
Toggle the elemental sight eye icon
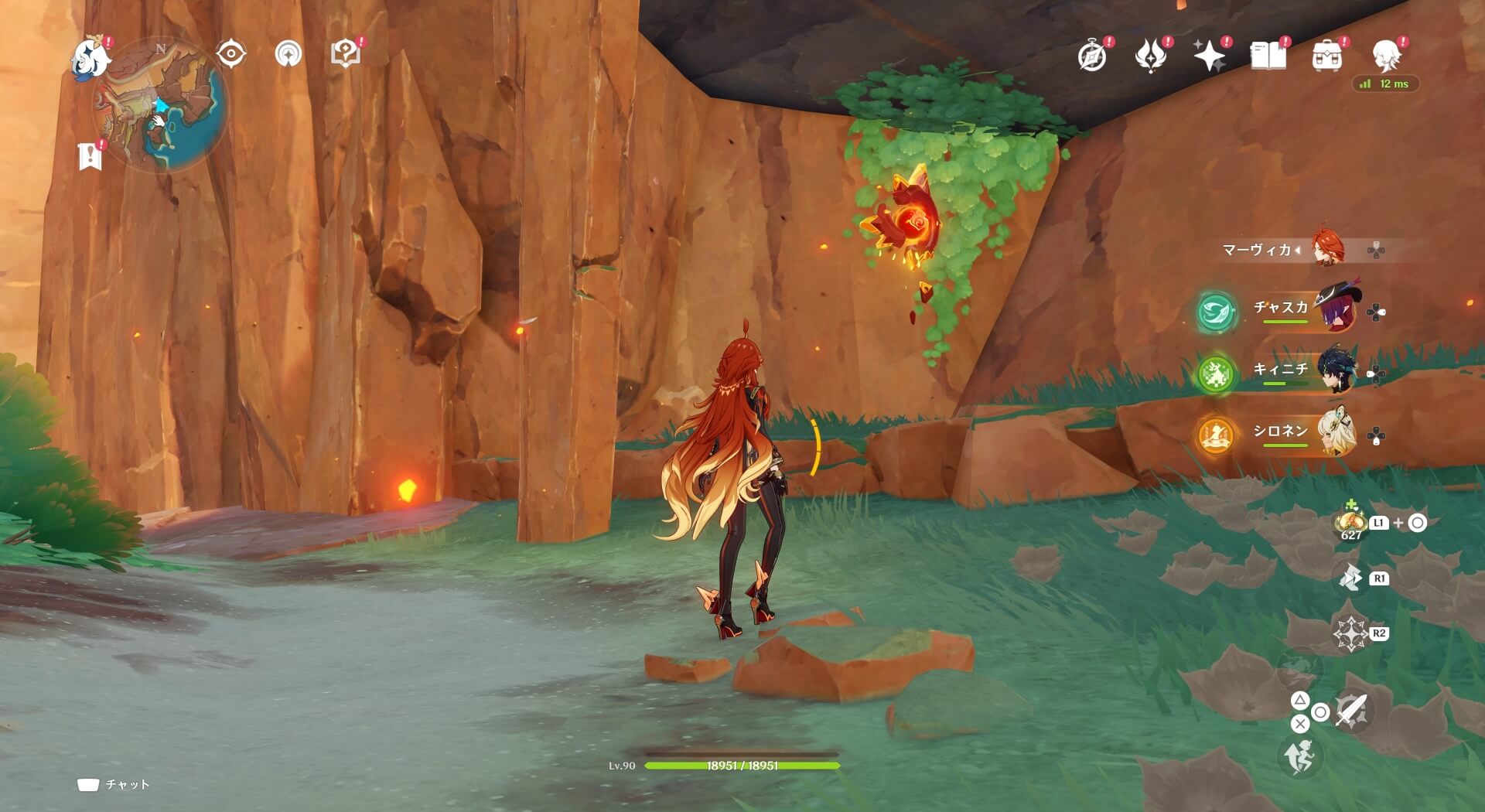[x=230, y=54]
